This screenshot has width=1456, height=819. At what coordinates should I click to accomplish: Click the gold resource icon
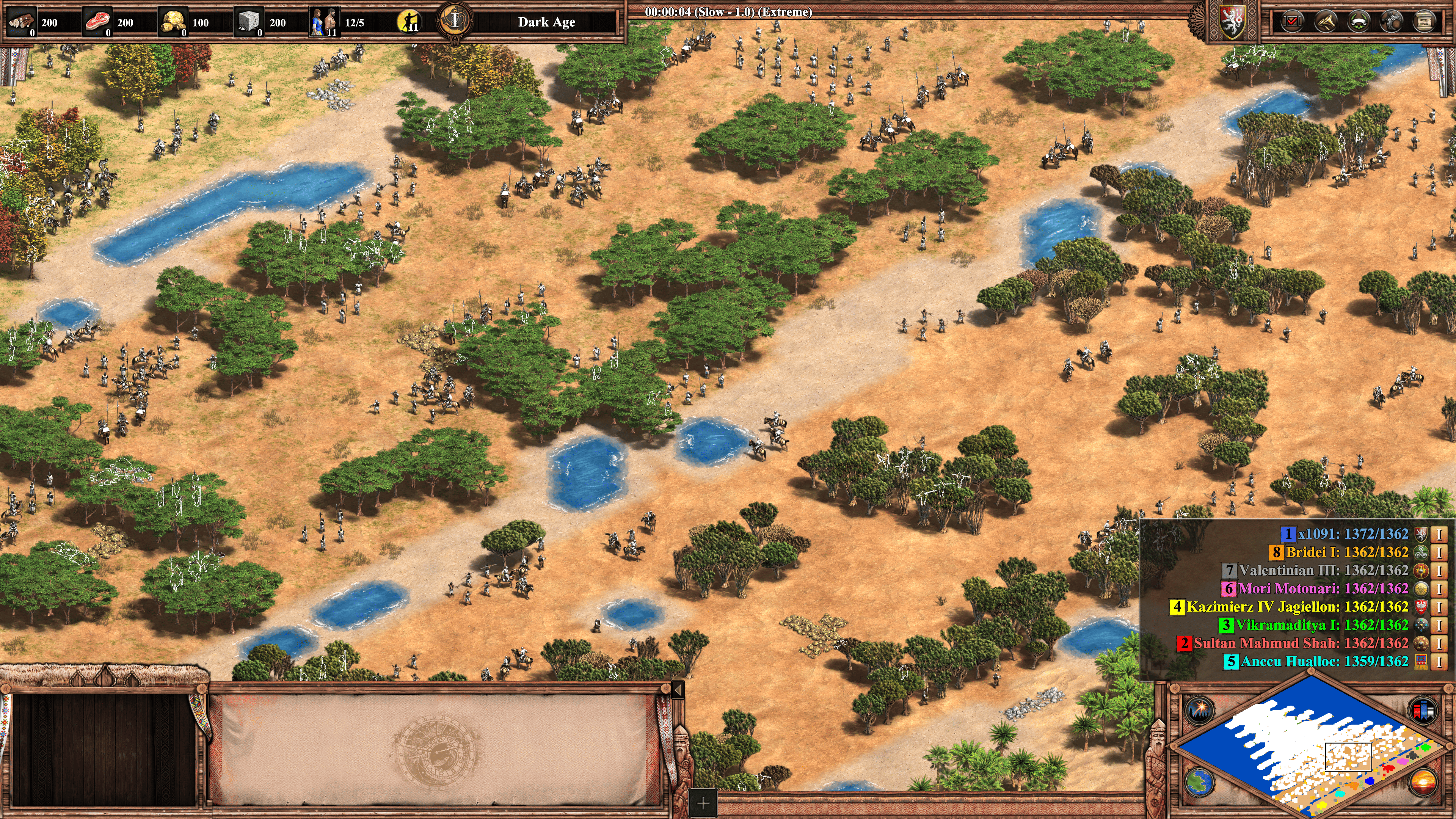173,22
